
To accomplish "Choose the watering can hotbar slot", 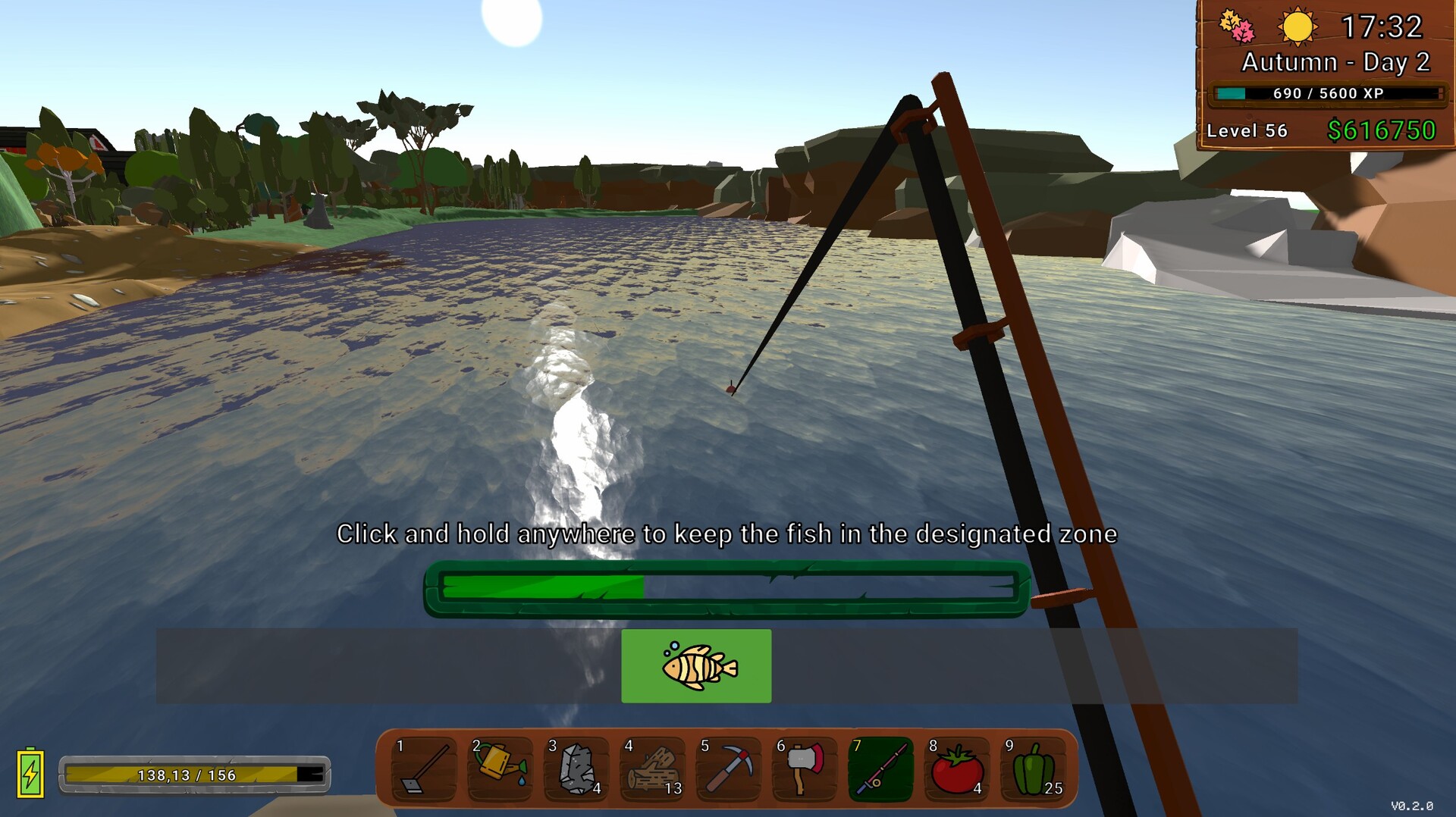I will point(500,769).
